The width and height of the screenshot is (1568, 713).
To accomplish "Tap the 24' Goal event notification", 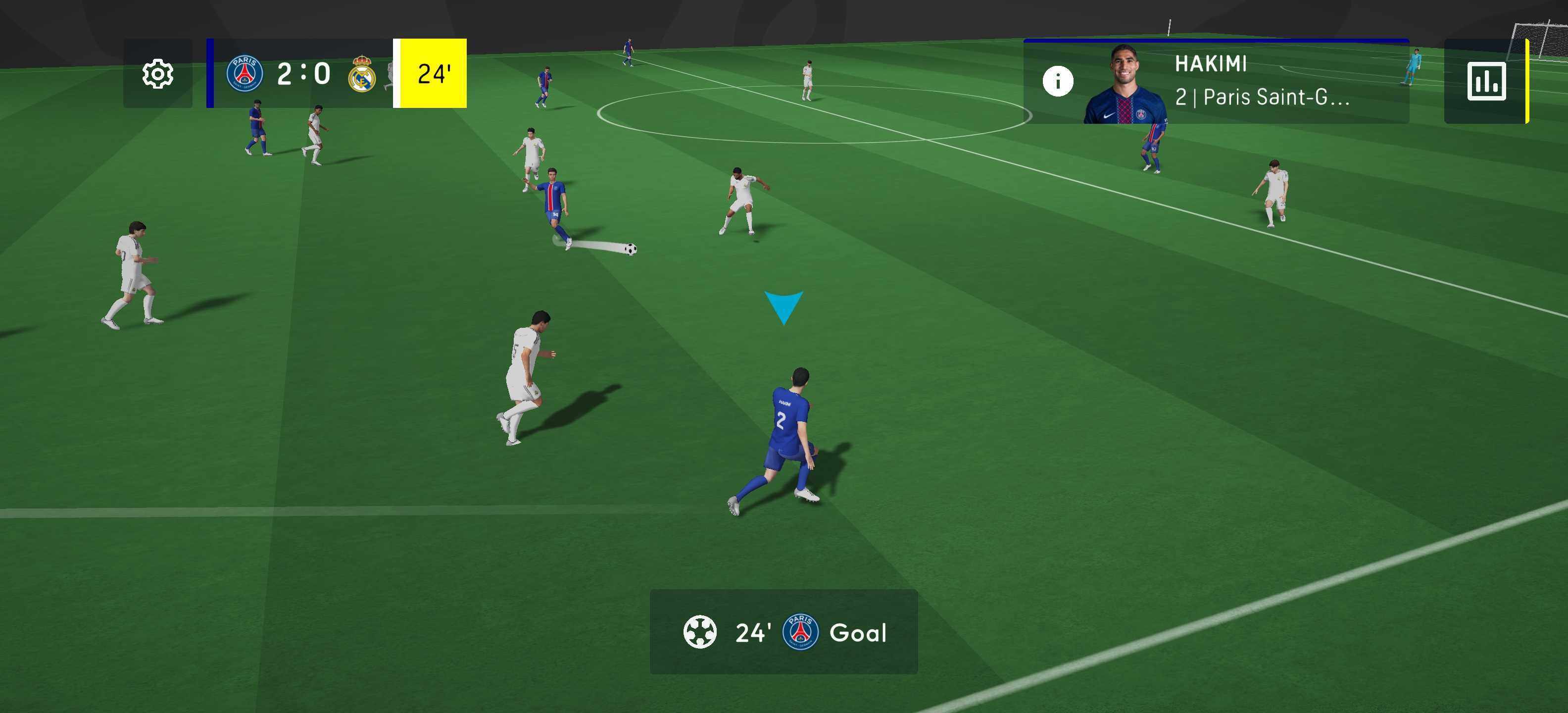I will click(784, 632).
